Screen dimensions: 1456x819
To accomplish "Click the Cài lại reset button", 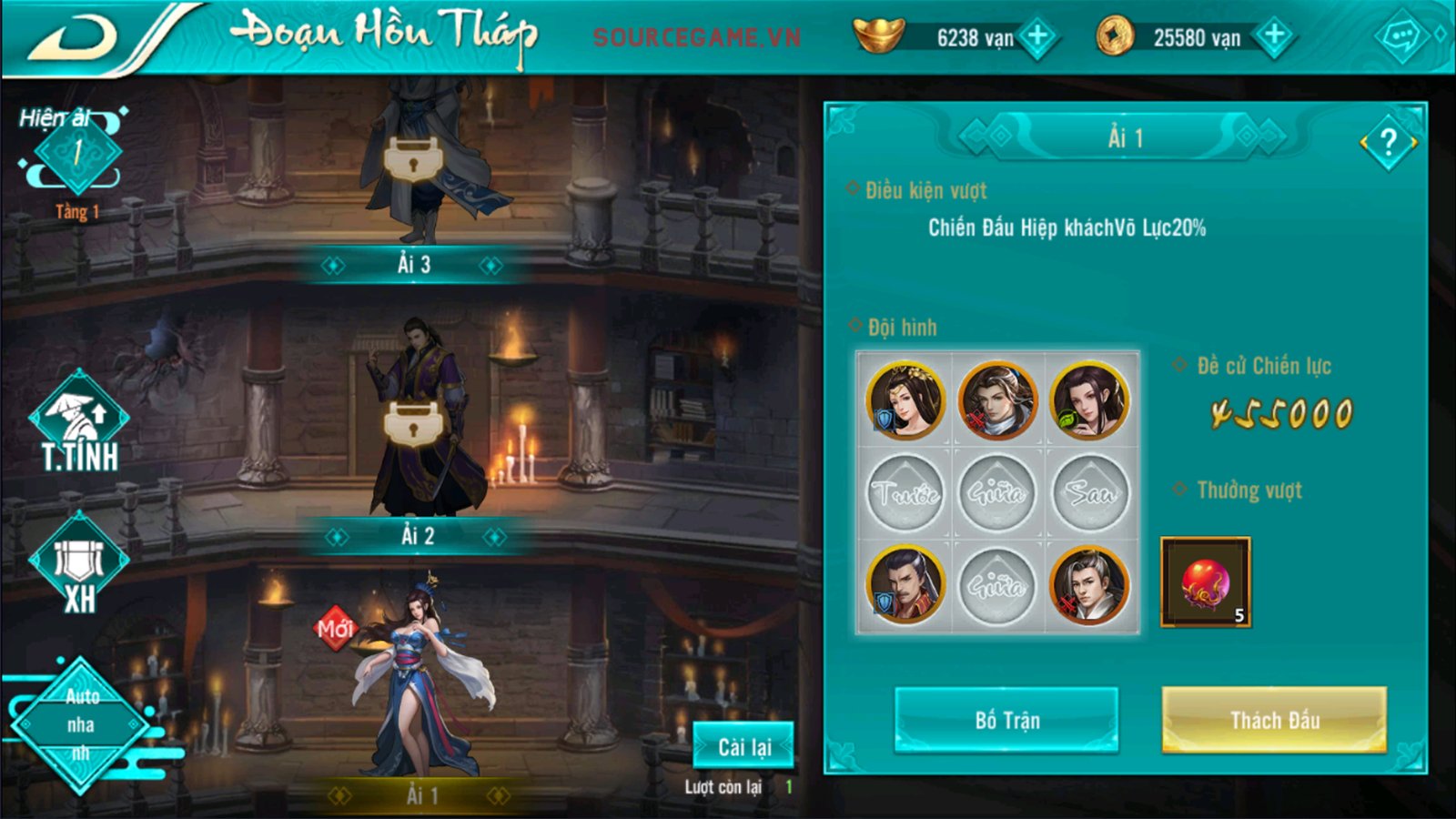I will (743, 746).
